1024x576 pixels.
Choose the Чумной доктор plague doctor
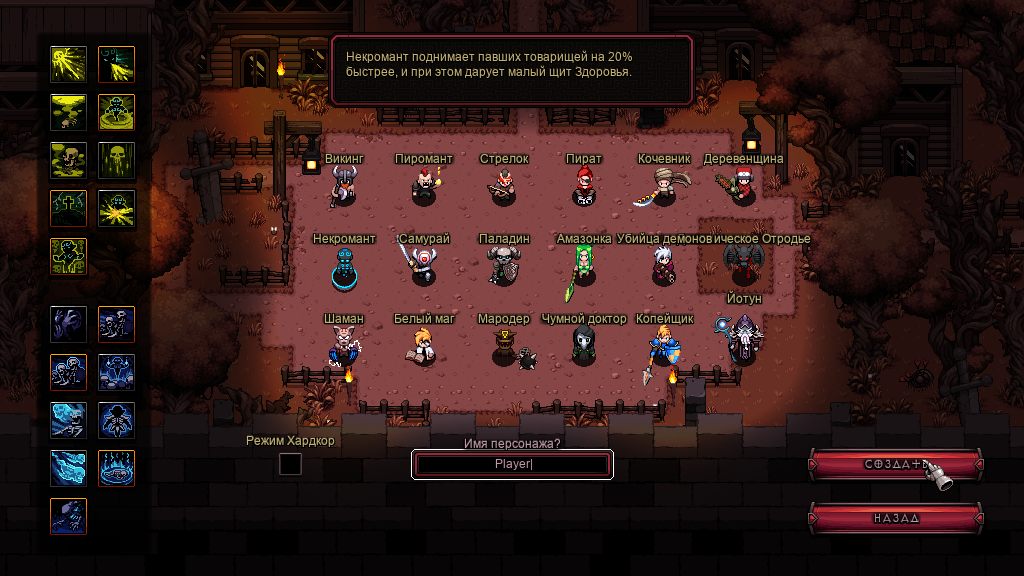click(582, 346)
